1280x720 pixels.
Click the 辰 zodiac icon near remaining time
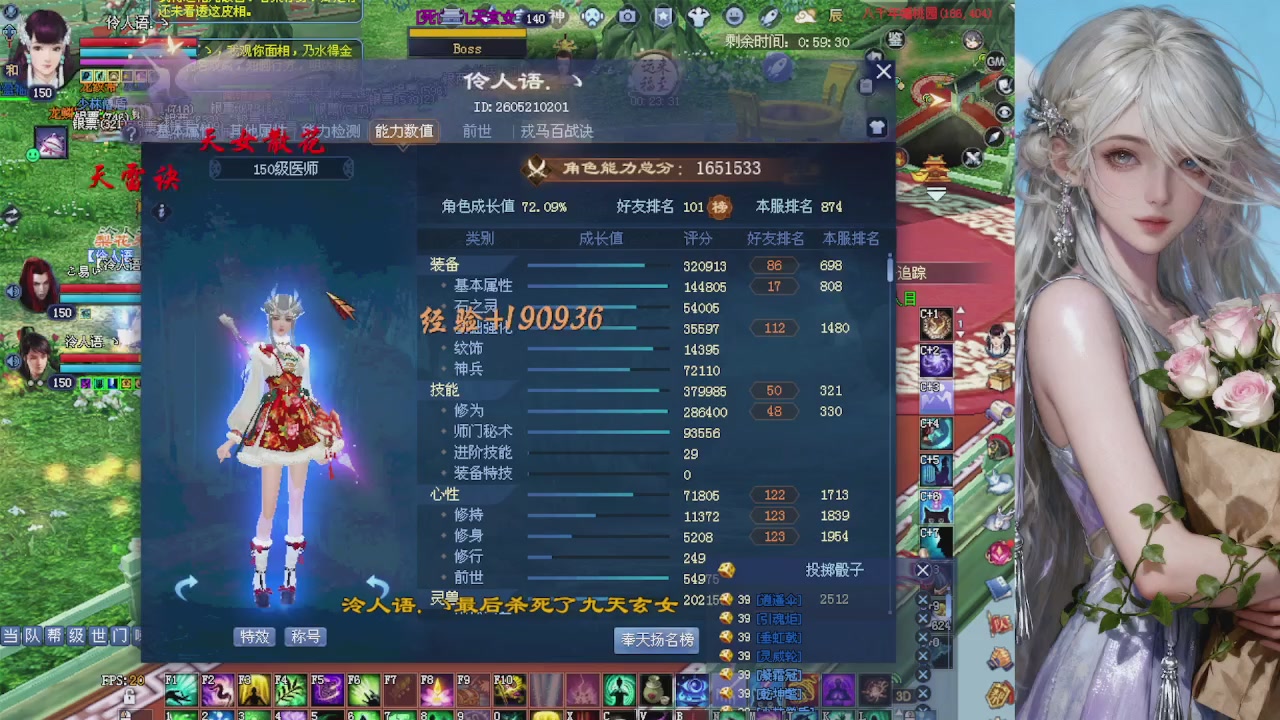pyautogui.click(x=838, y=16)
